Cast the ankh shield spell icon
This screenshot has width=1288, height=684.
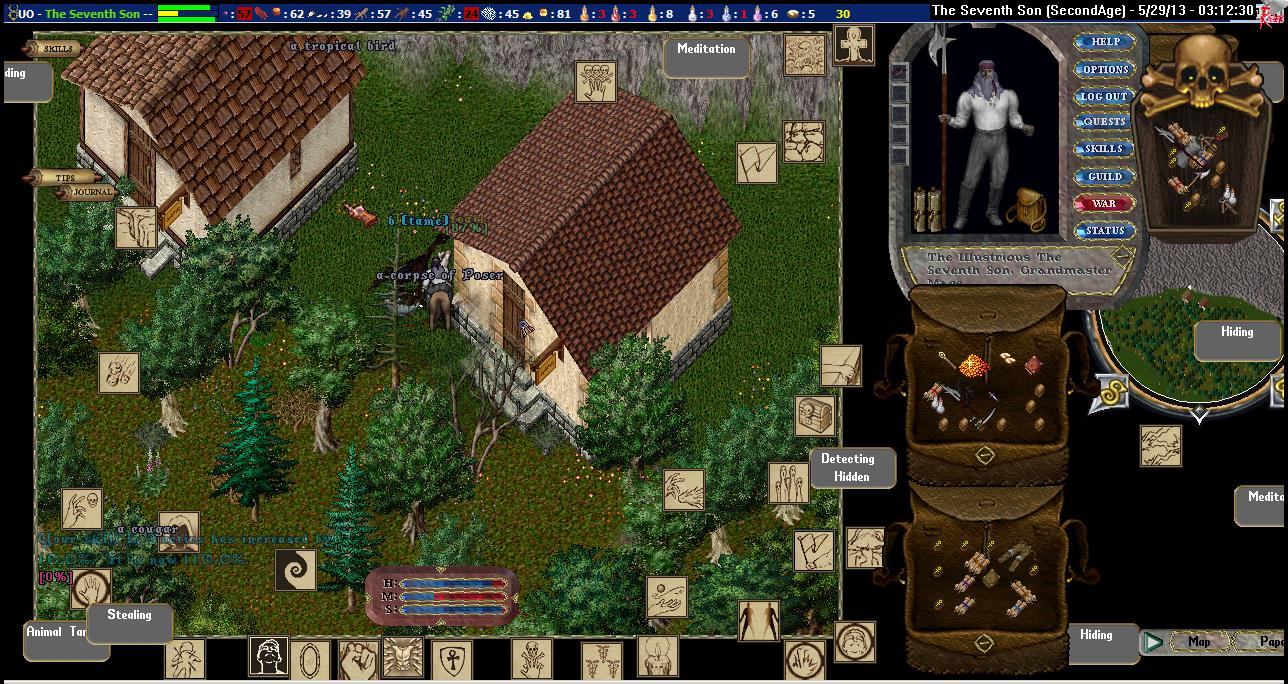(451, 660)
